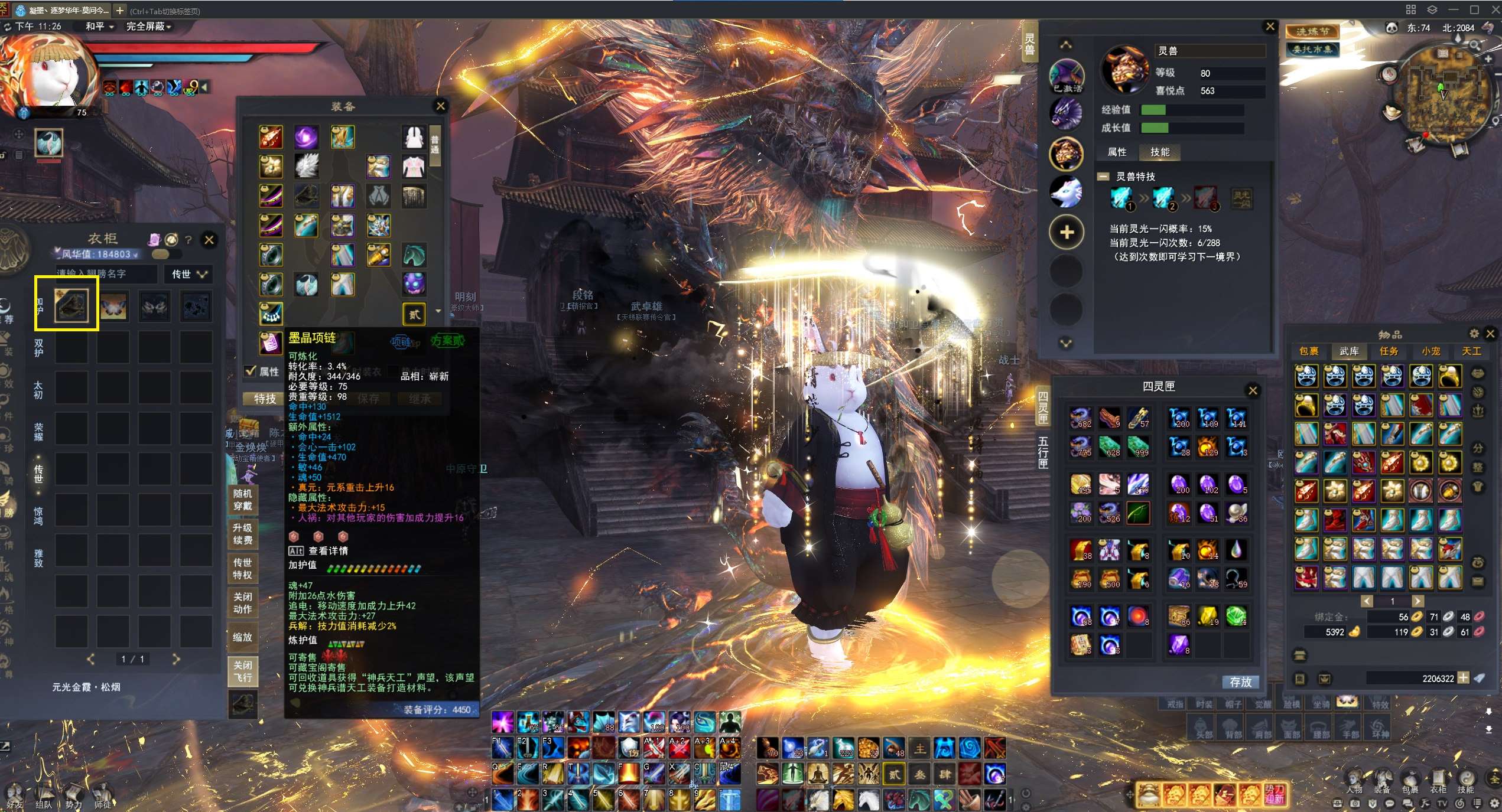Close the 衣柜 wardrobe panel

(x=209, y=240)
